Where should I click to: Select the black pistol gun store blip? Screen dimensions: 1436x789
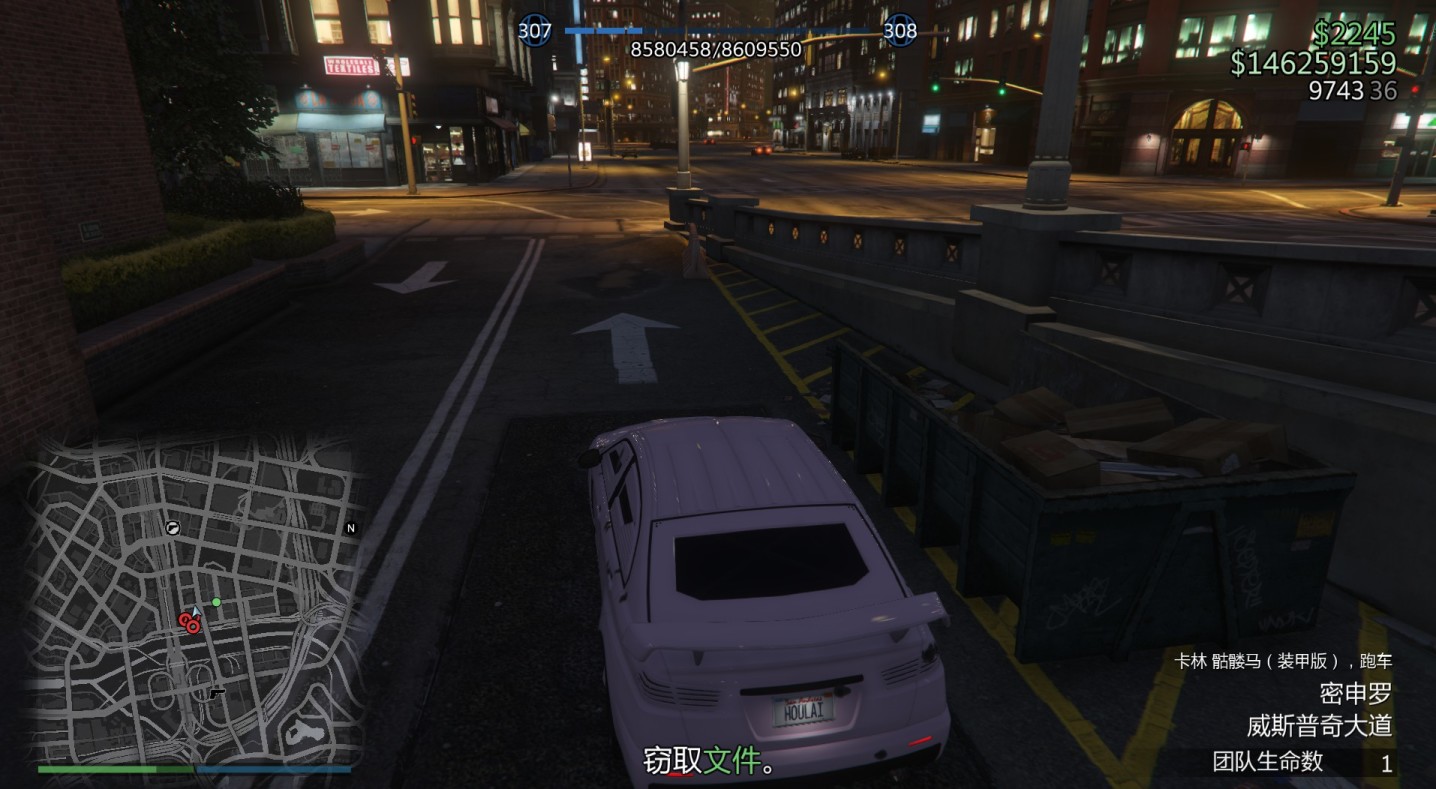(x=216, y=692)
